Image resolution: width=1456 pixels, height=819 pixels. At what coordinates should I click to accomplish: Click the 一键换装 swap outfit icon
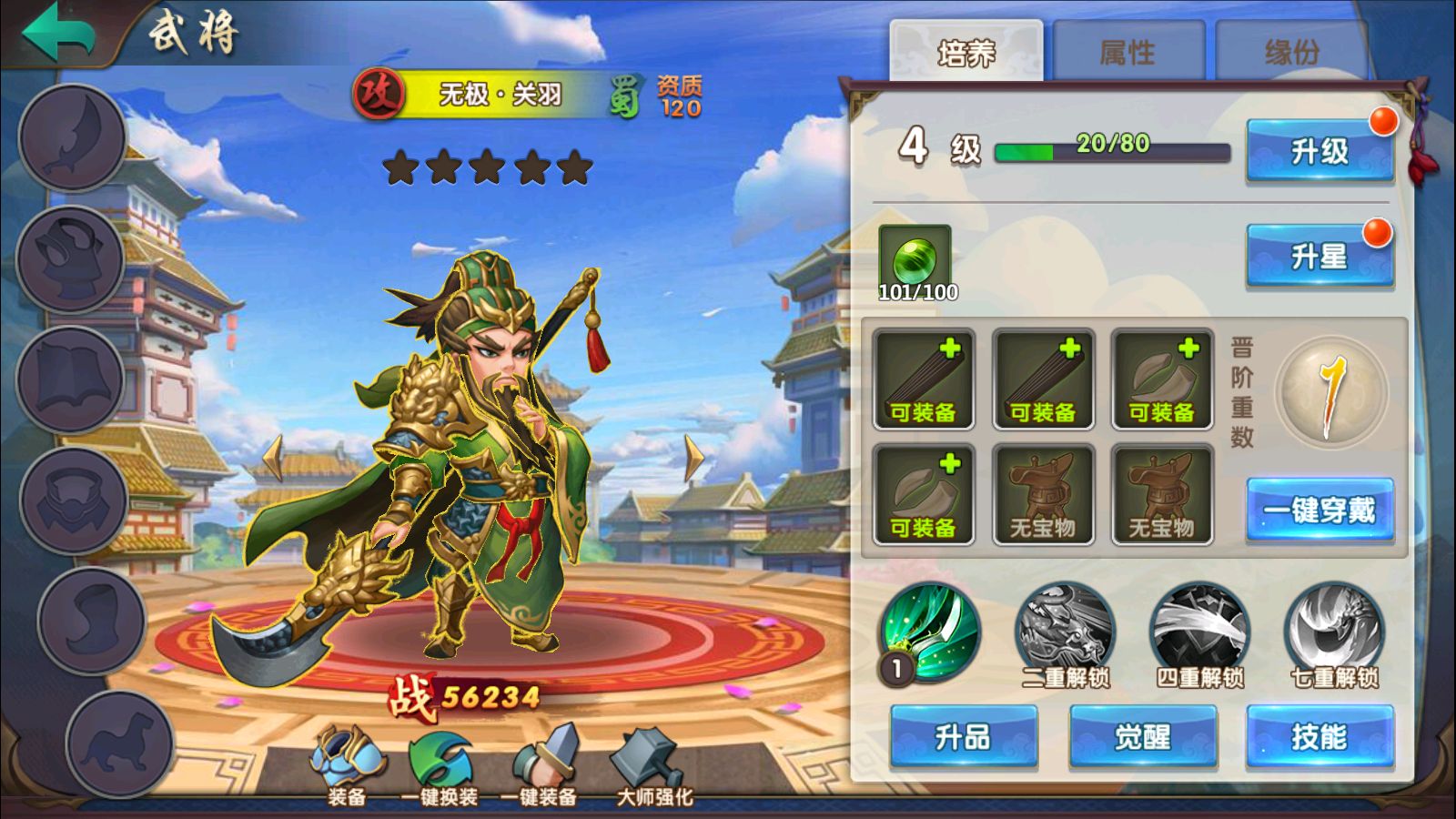click(x=440, y=764)
